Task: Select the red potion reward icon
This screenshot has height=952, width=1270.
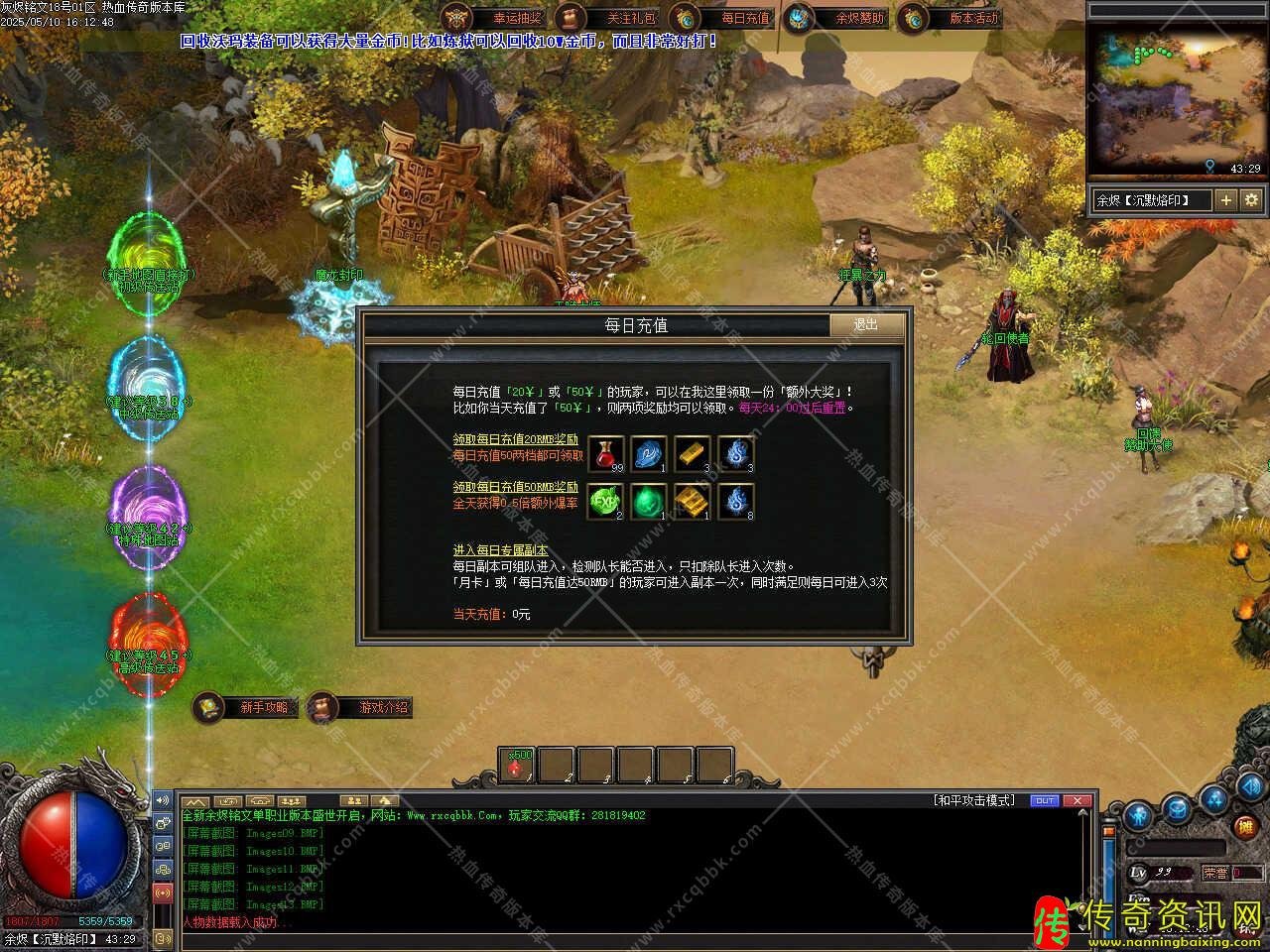Action: click(606, 454)
